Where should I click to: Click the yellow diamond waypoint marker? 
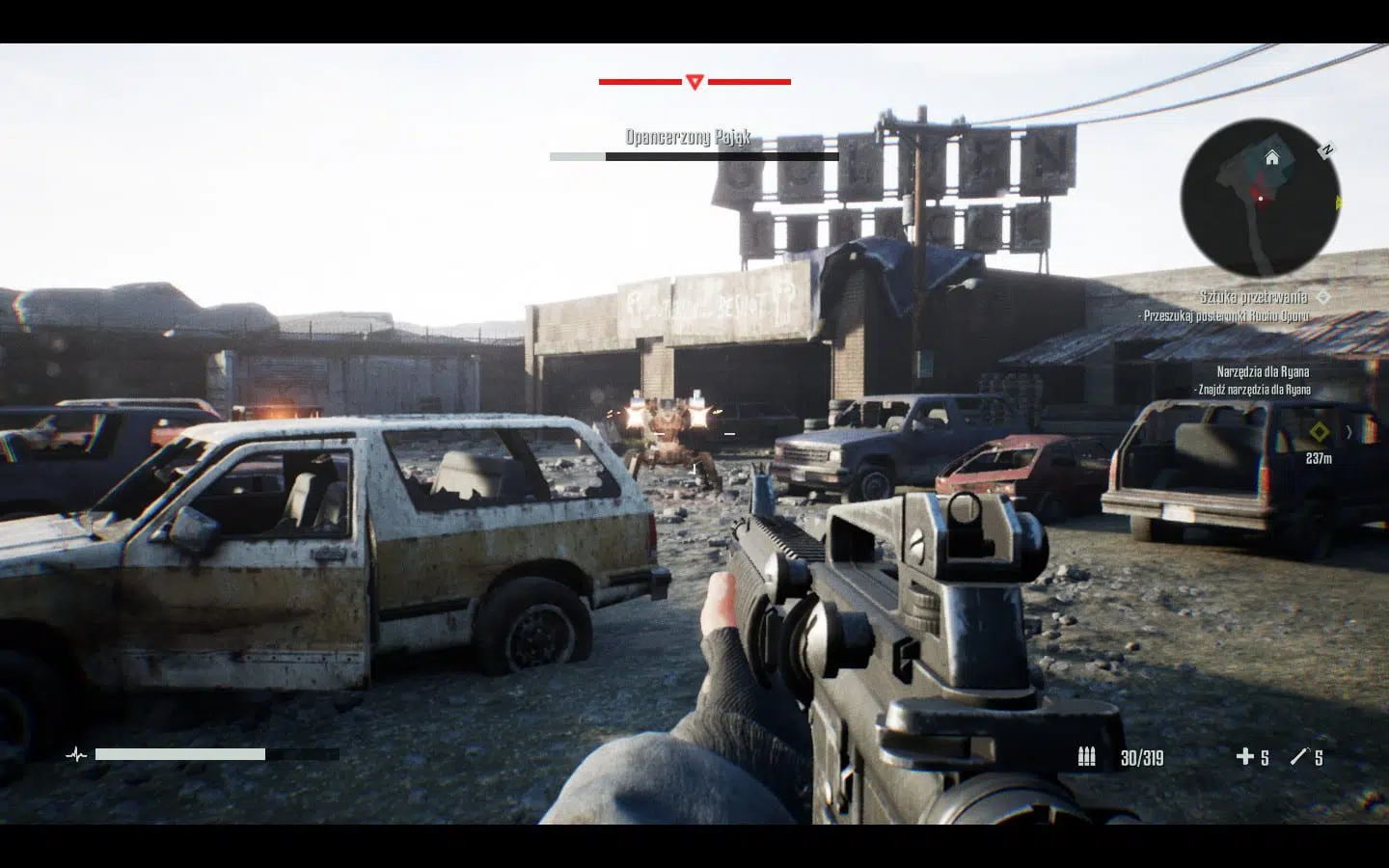click(1318, 430)
